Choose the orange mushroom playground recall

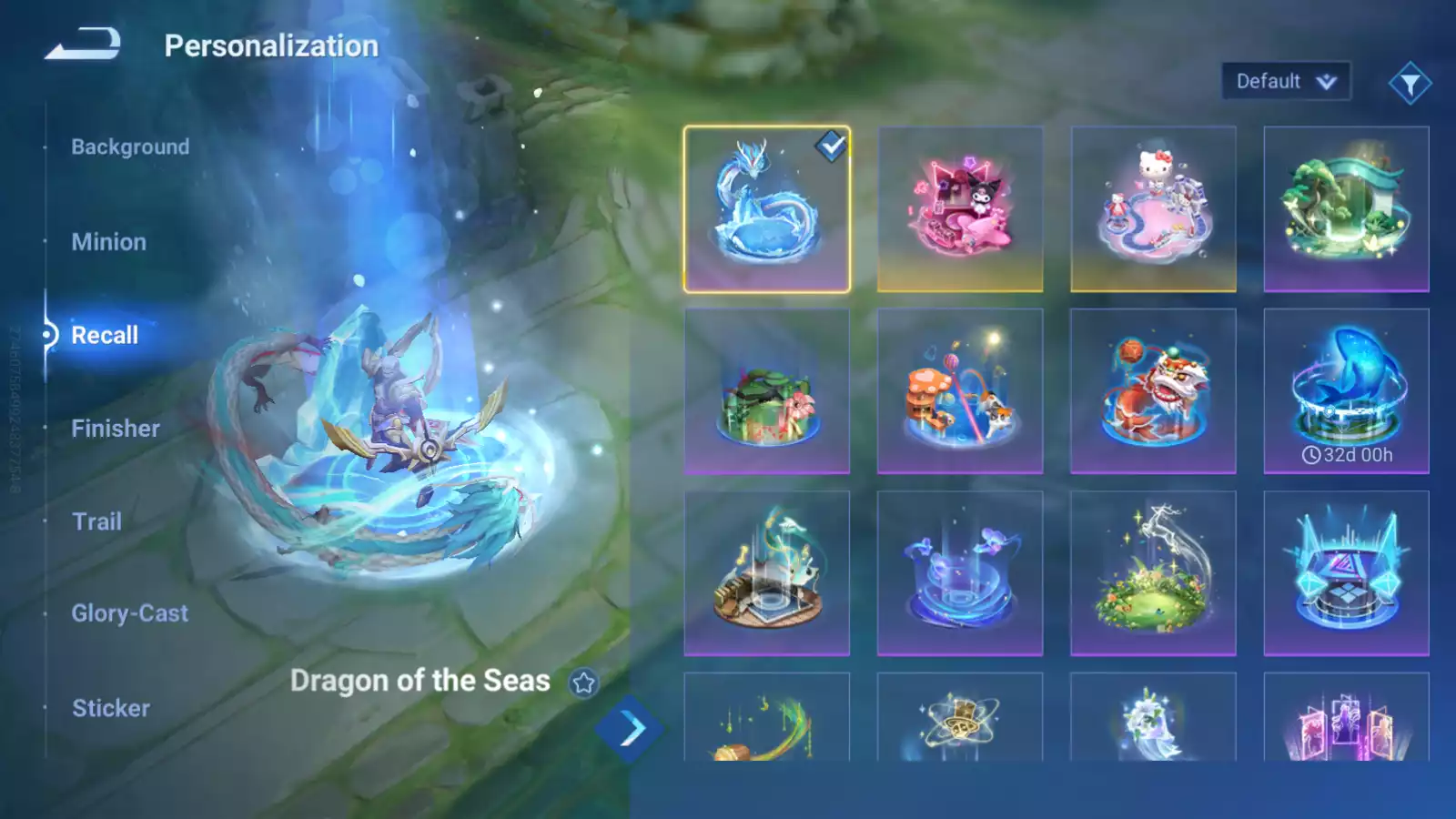(960, 391)
